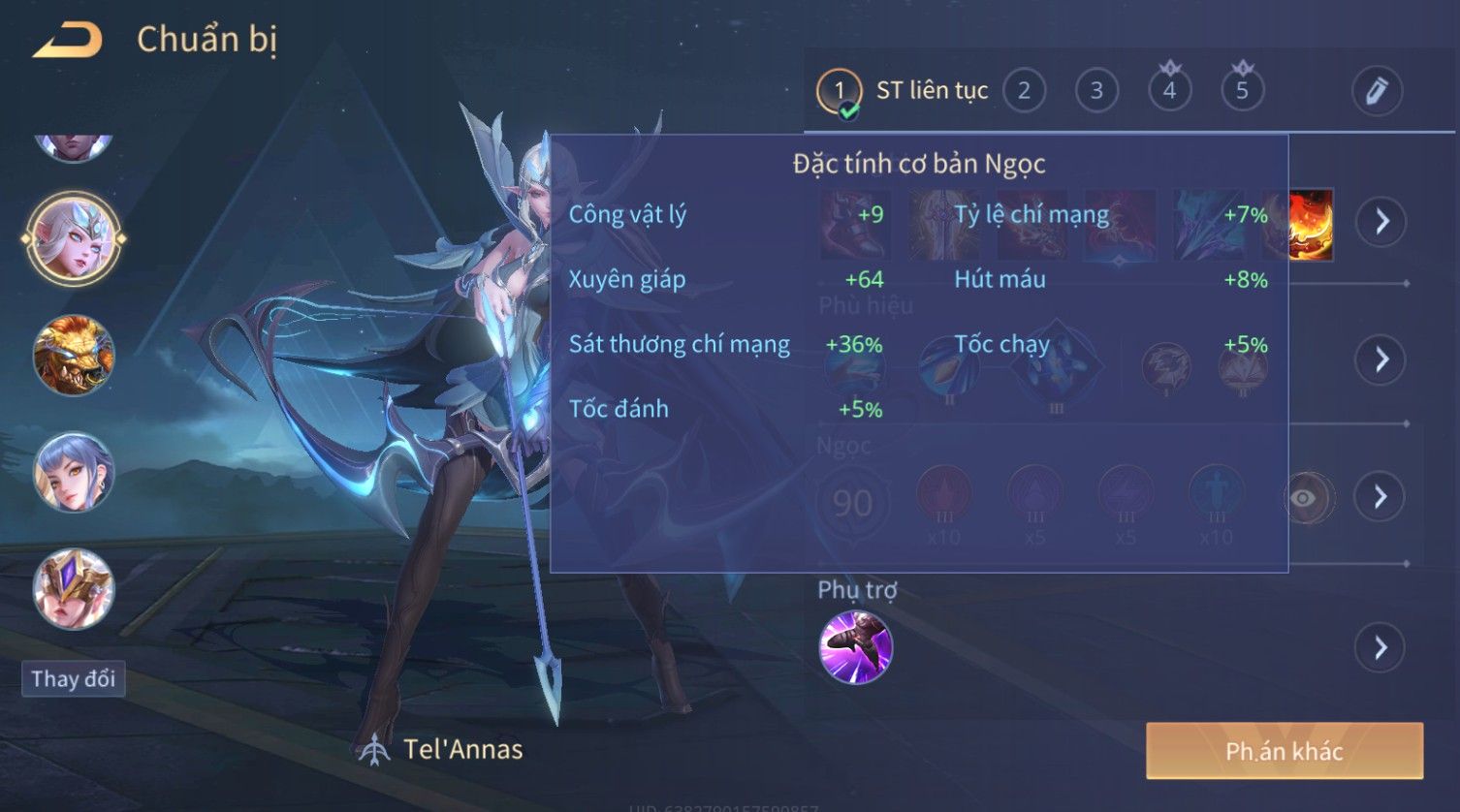Viewport: 1460px width, 812px height.
Task: Toggle the Ngọc stats eye icon
Action: coord(1305,498)
